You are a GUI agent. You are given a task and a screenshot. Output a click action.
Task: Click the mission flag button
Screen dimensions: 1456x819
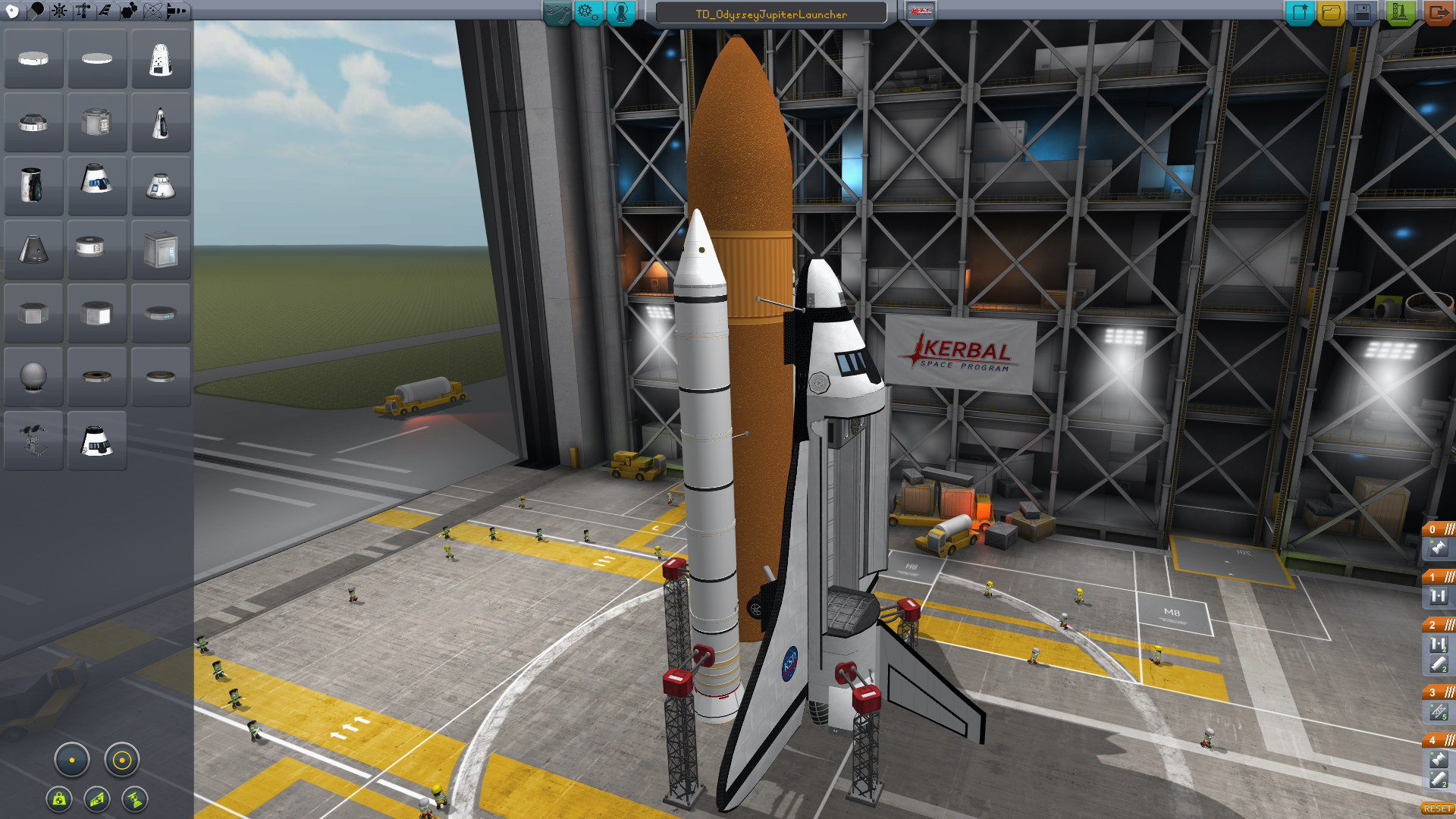coord(920,12)
